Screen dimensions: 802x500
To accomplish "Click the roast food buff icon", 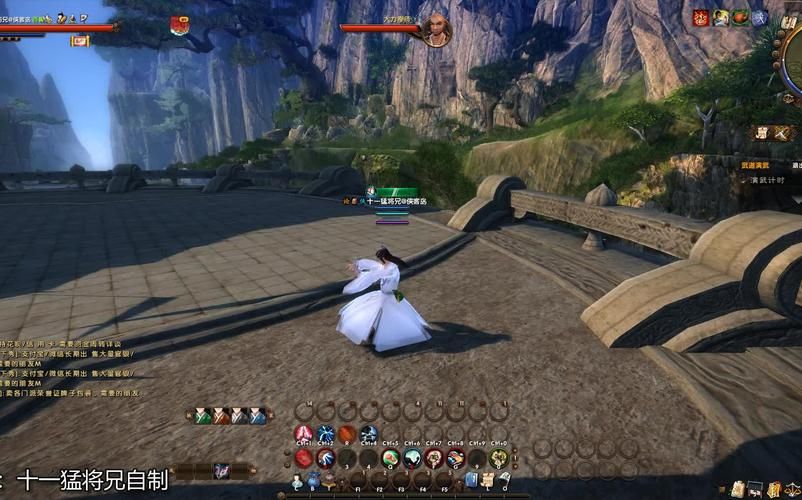I will 740,17.
